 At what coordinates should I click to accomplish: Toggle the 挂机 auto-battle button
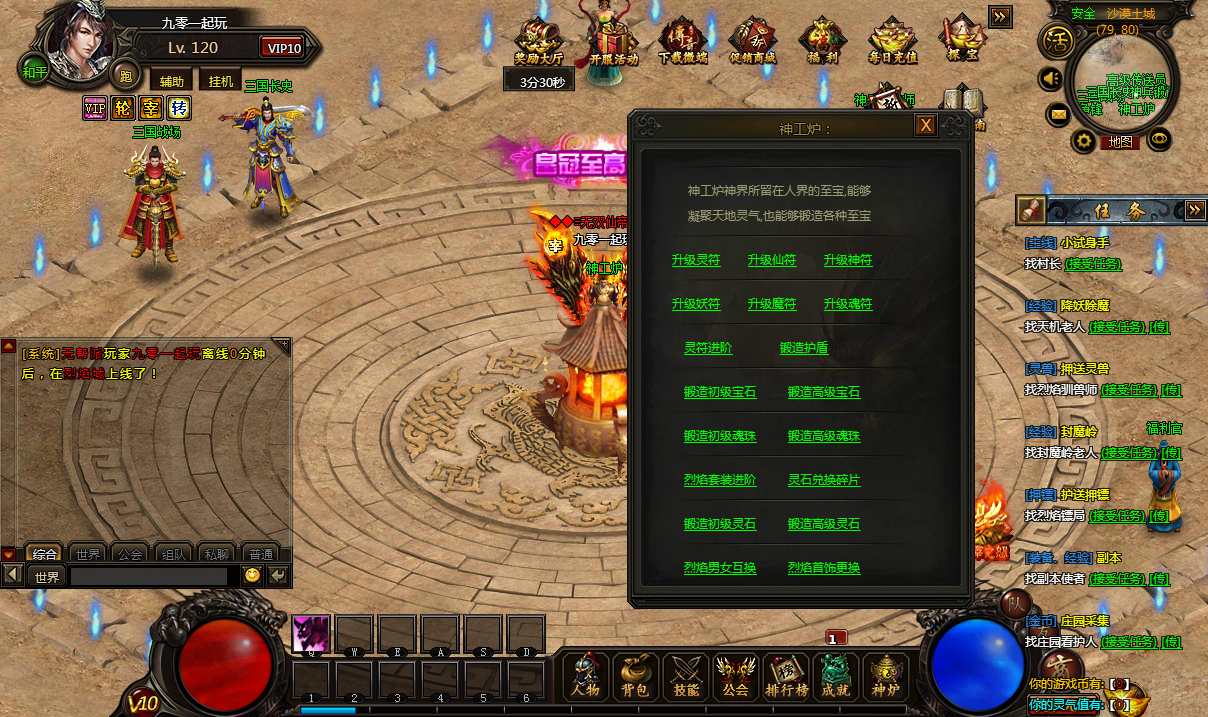click(220, 81)
